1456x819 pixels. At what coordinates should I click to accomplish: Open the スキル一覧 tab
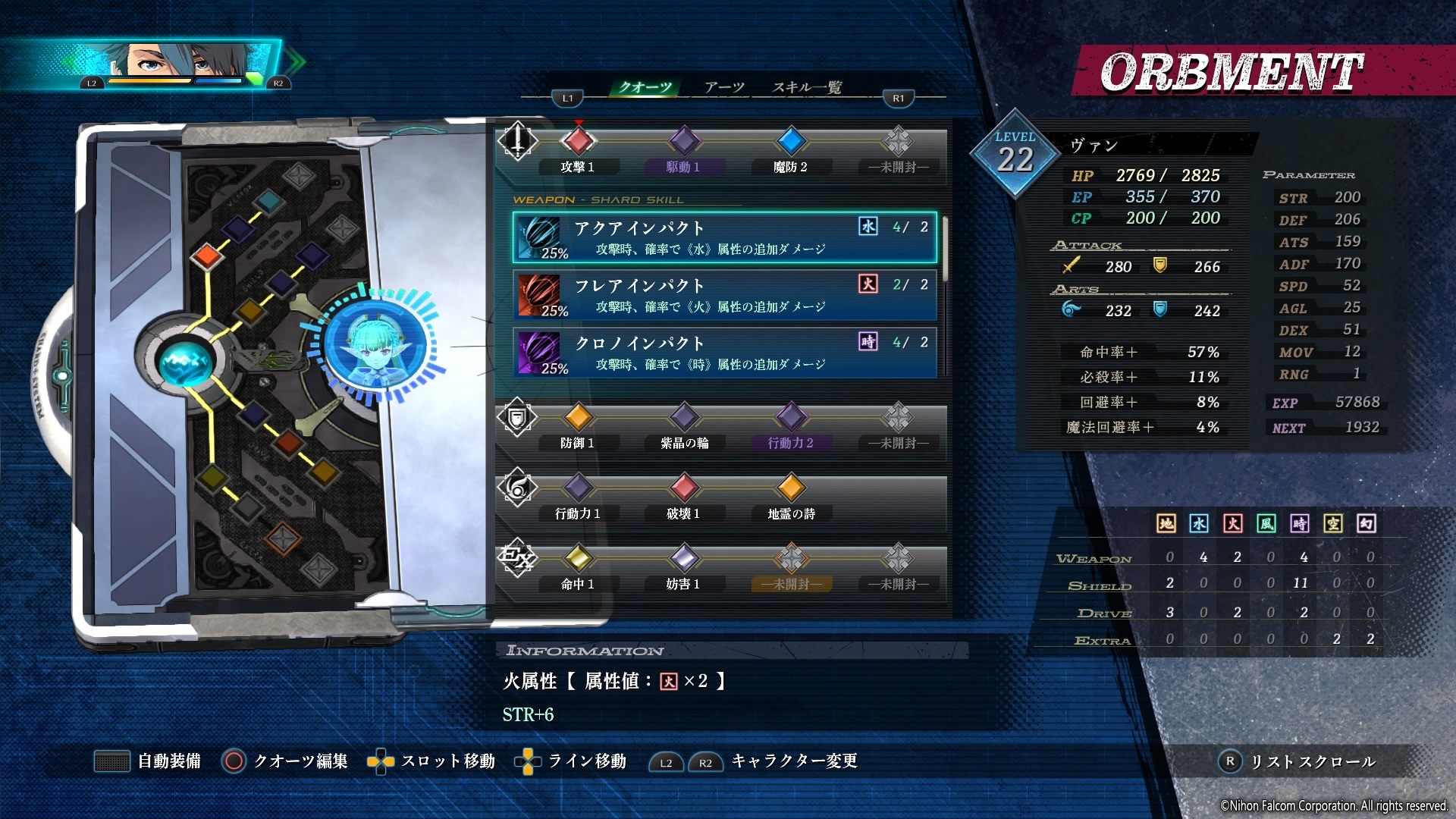click(x=808, y=87)
